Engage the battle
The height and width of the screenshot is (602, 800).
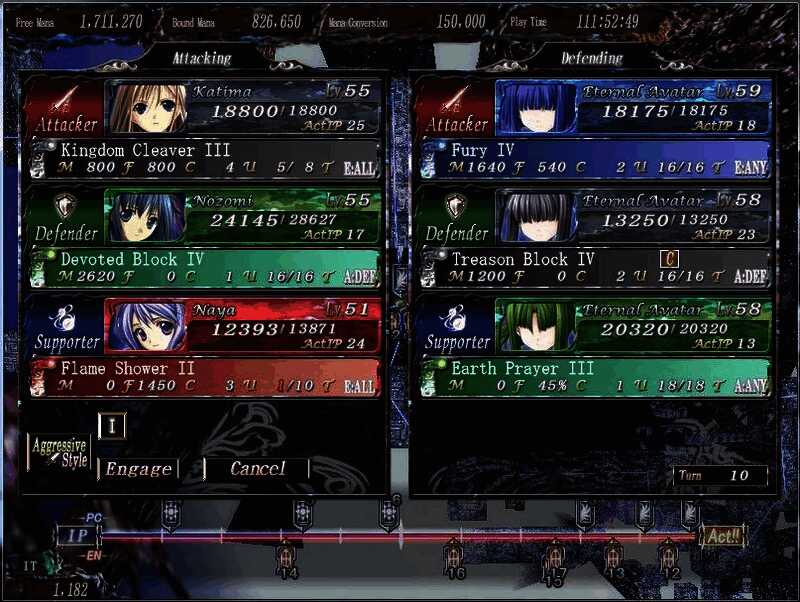(x=138, y=469)
